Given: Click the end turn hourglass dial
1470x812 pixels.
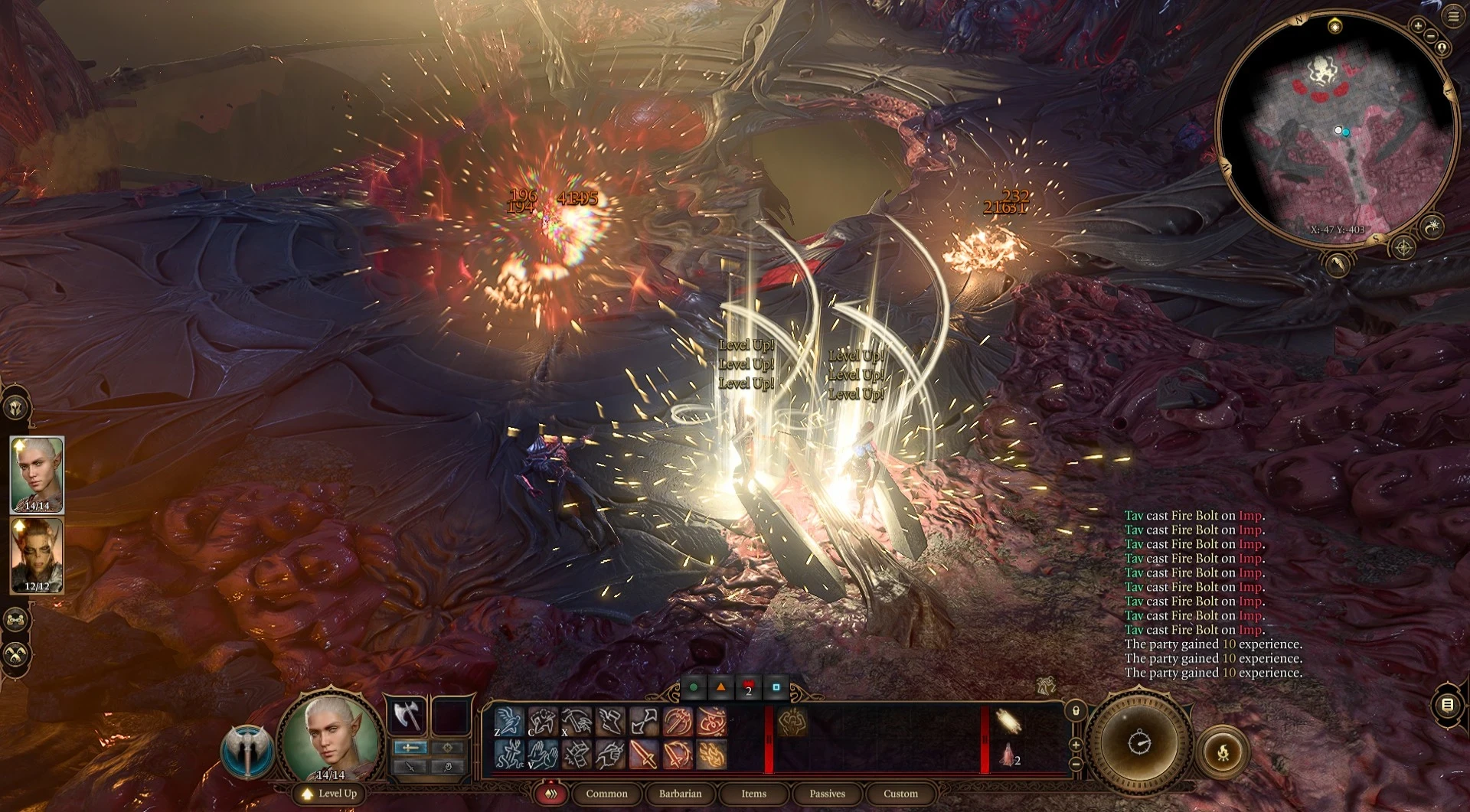Looking at the screenshot, I should 1138,742.
